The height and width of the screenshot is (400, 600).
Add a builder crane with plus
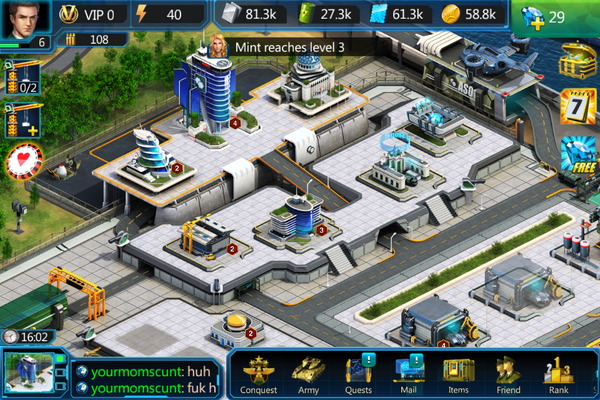[x=22, y=121]
